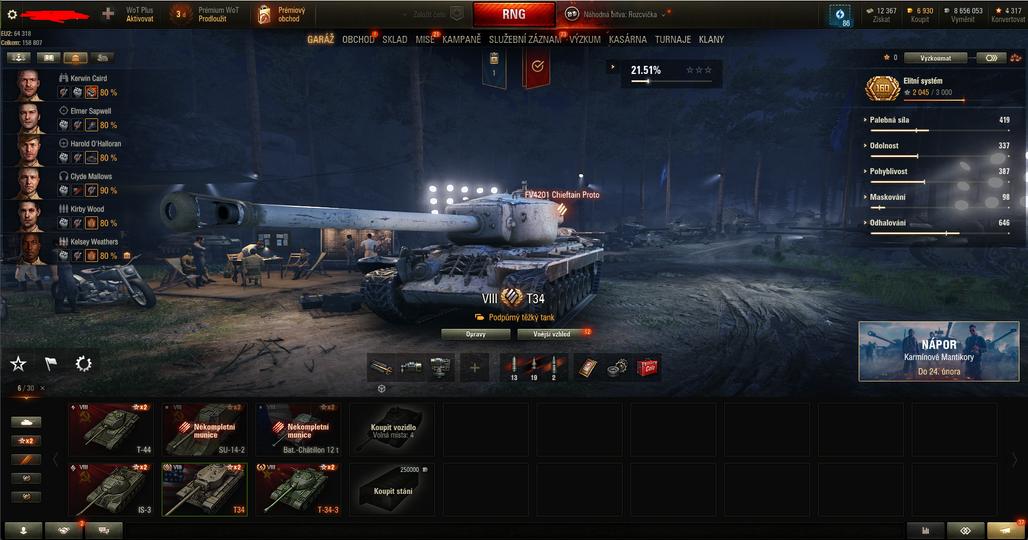Click the Prémiový obchod premium shop
Screen dimensions: 1028x540
283,14
